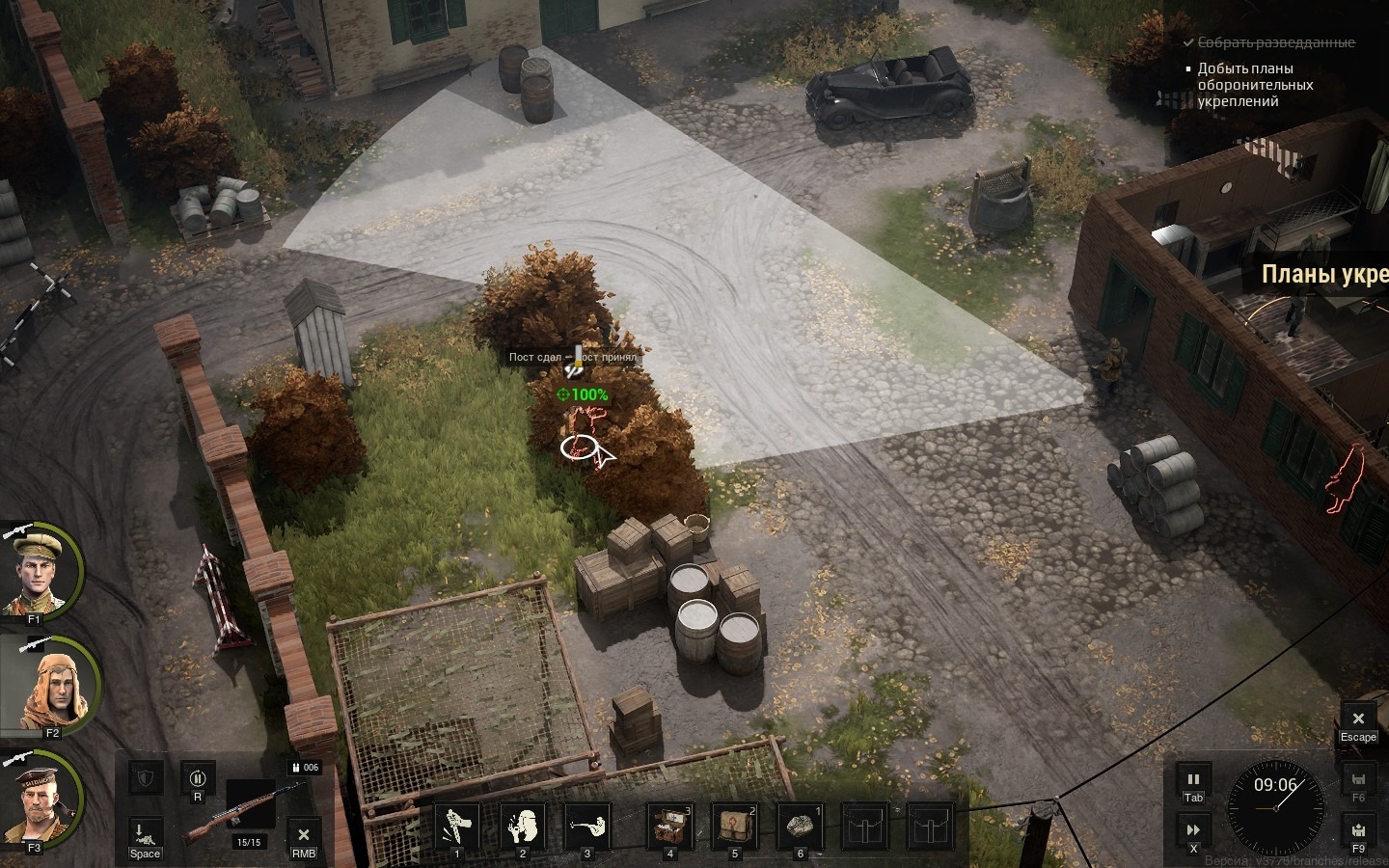Image resolution: width=1389 pixels, height=868 pixels.
Task: Quick load using the F9 icon
Action: 1358,830
